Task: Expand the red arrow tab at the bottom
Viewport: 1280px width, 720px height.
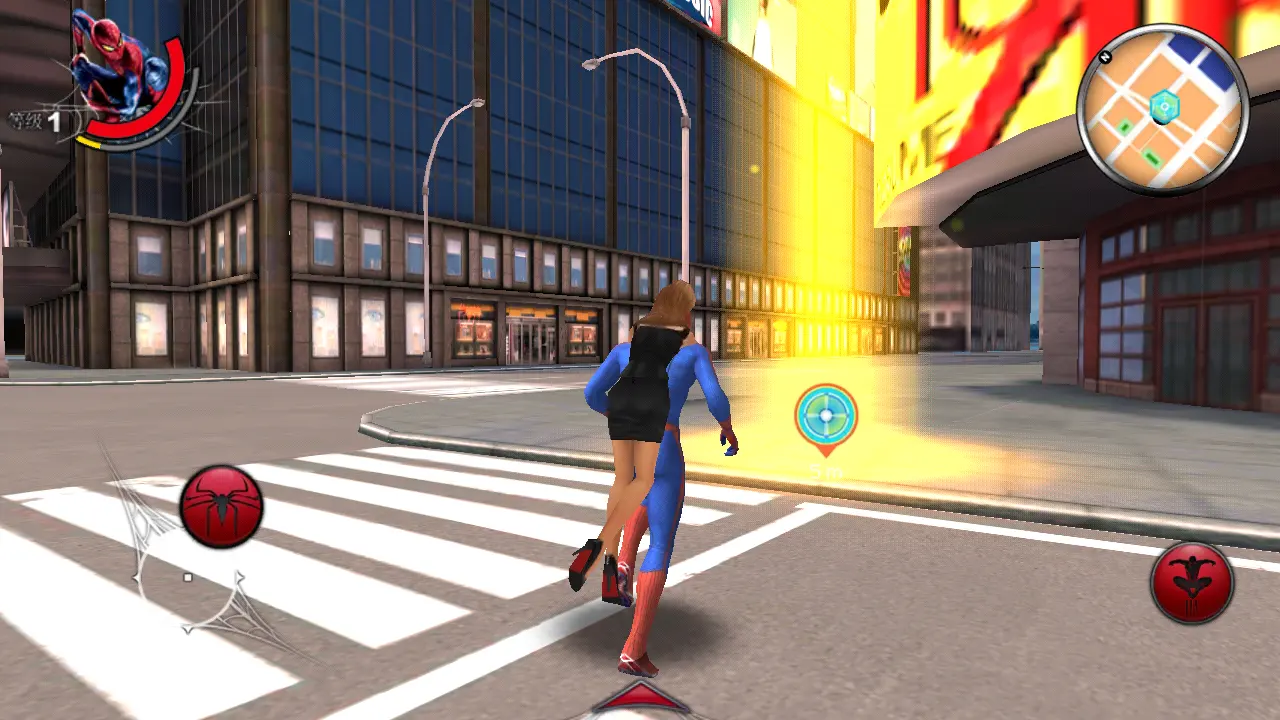Action: coord(640,700)
